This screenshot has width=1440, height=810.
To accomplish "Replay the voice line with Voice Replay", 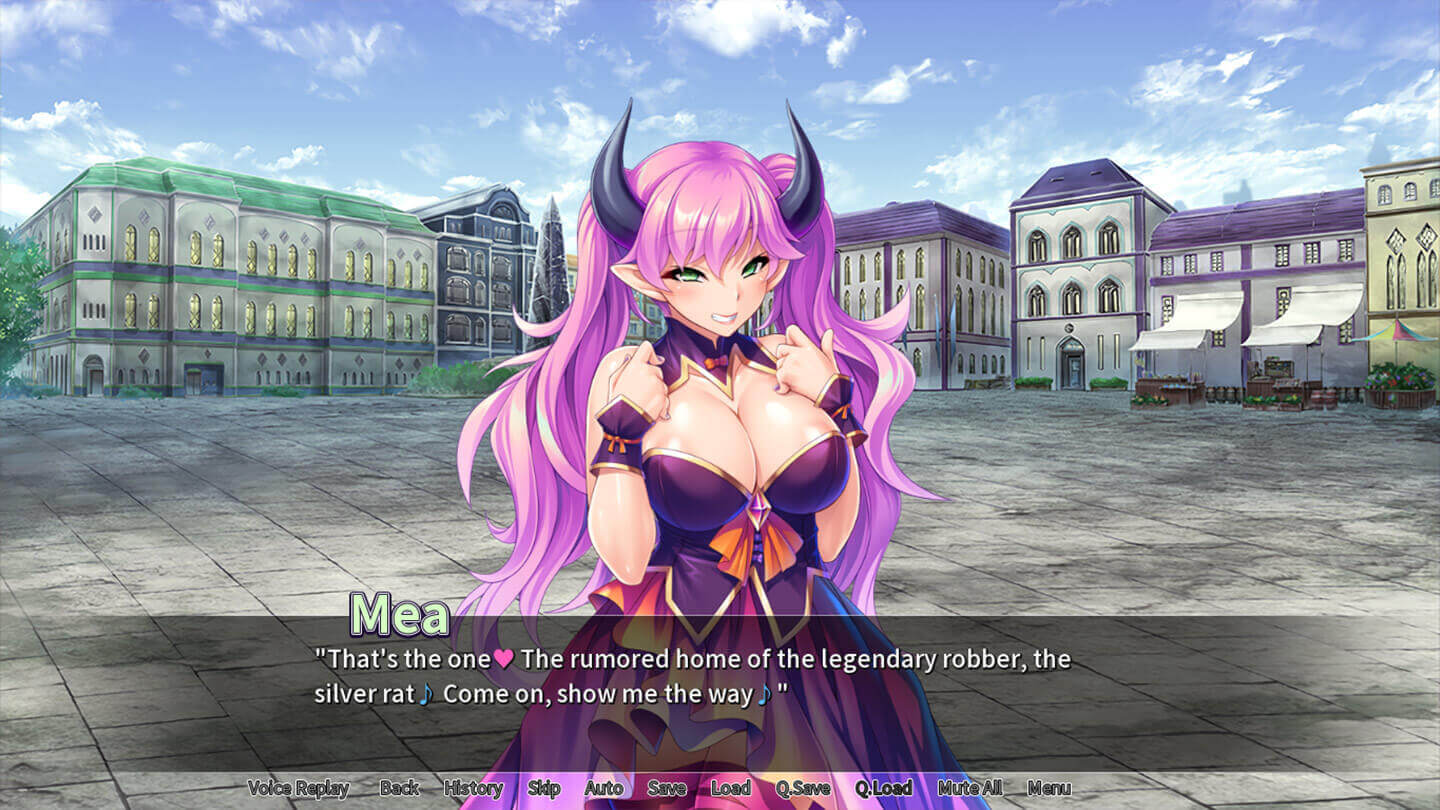I will 298,788.
